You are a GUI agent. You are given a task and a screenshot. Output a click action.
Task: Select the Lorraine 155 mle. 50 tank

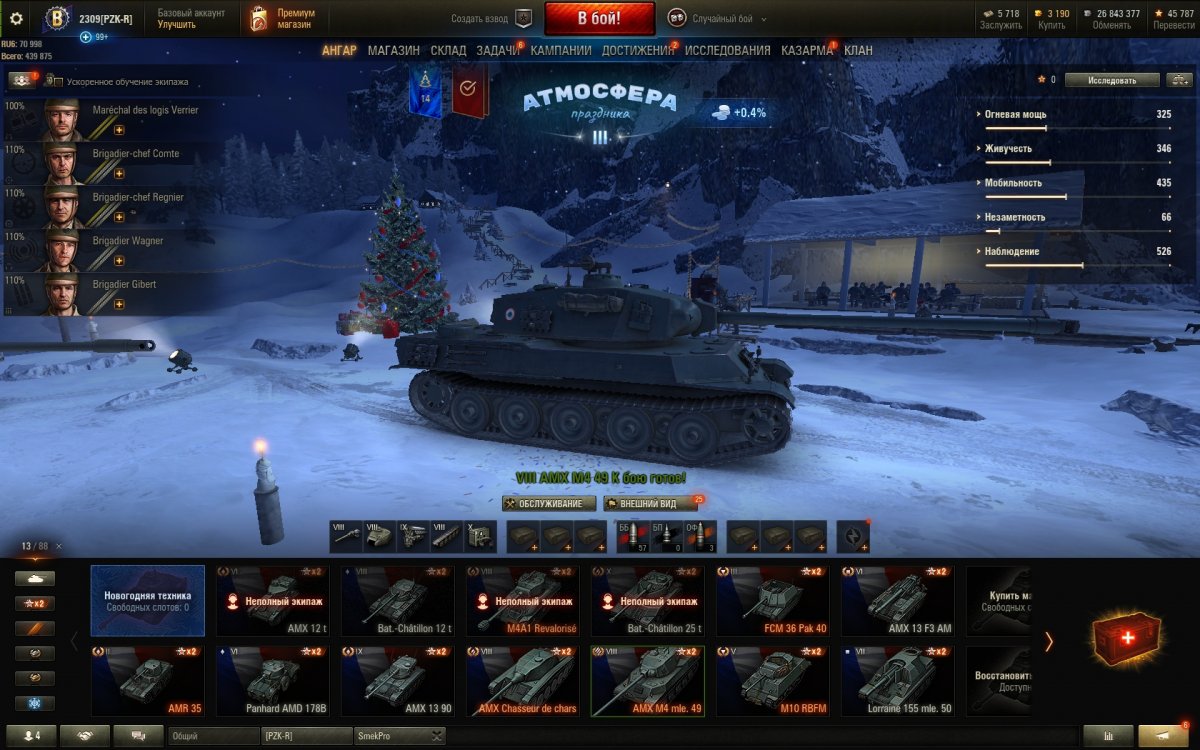(897, 680)
